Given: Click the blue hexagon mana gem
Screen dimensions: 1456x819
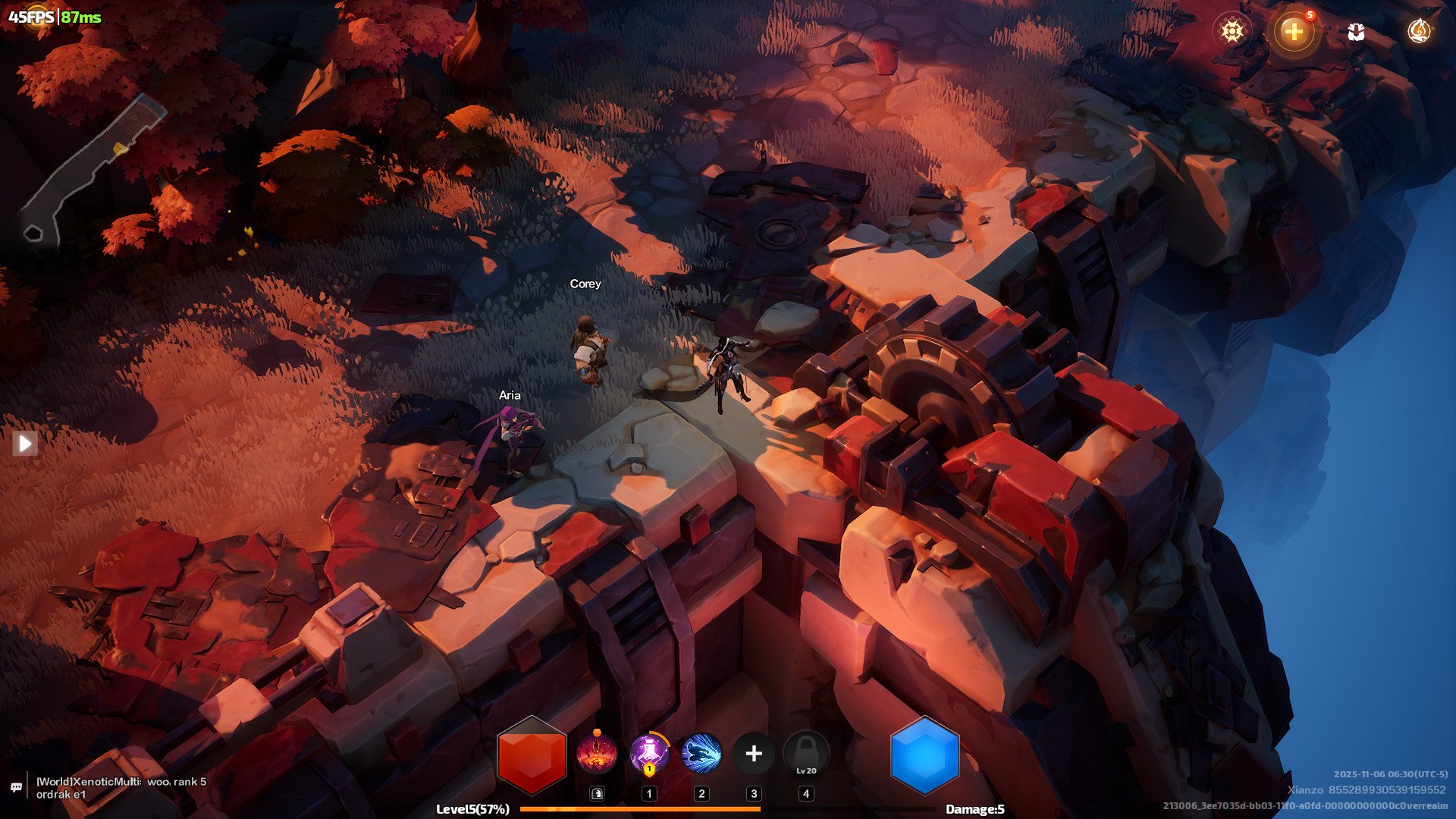Looking at the screenshot, I should point(924,755).
